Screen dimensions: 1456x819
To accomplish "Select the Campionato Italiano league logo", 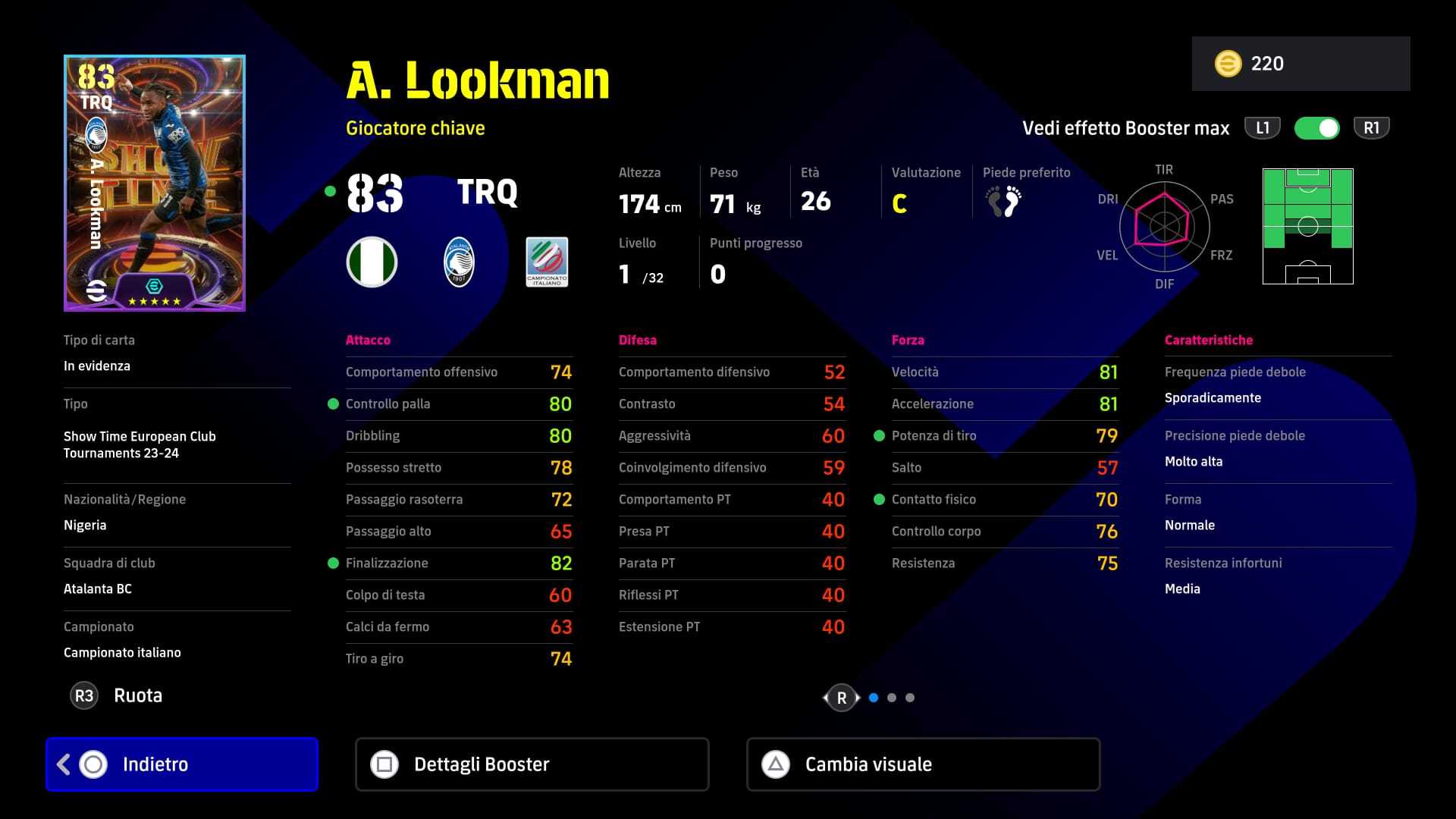I will 547,262.
